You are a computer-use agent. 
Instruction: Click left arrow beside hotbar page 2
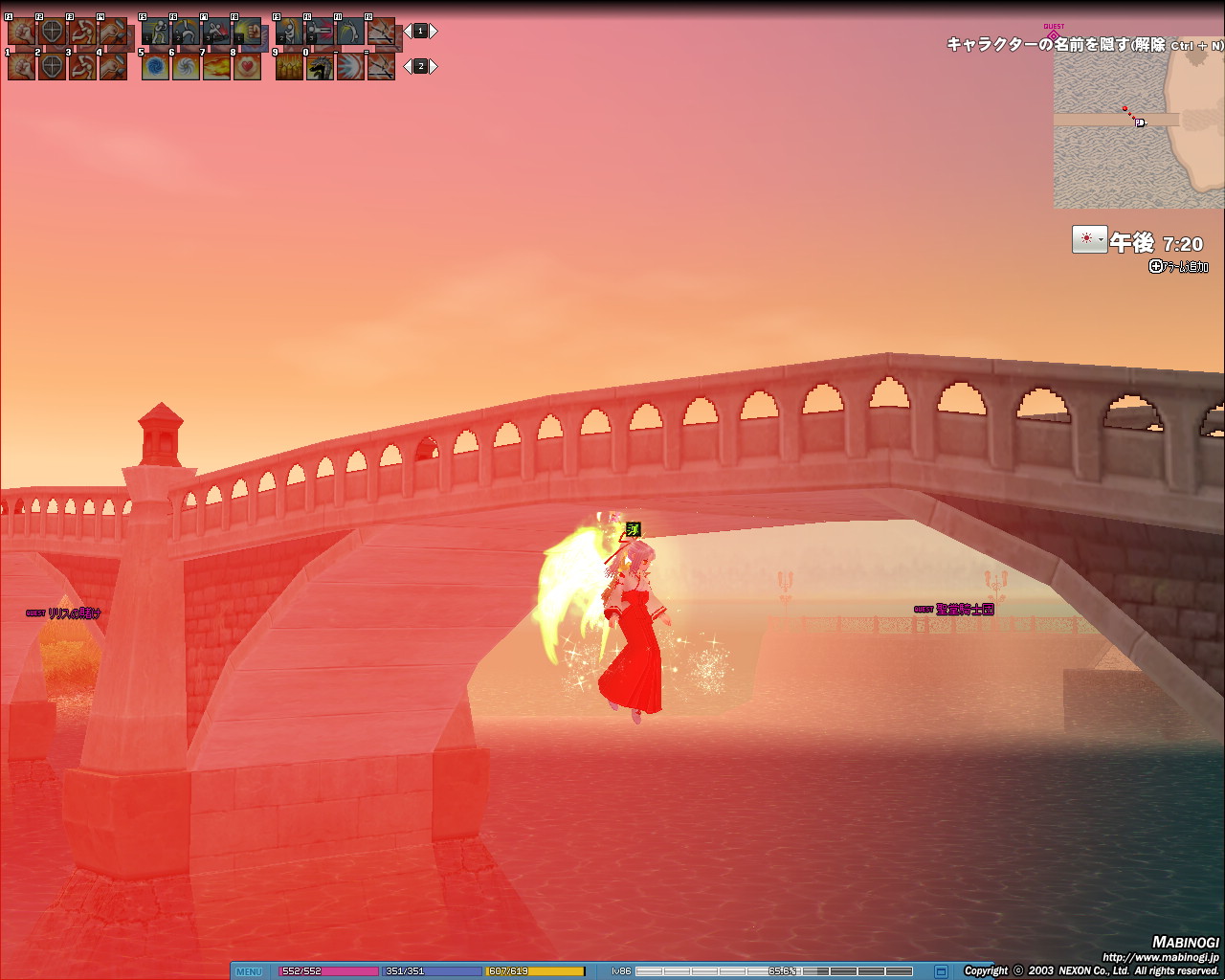(408, 66)
